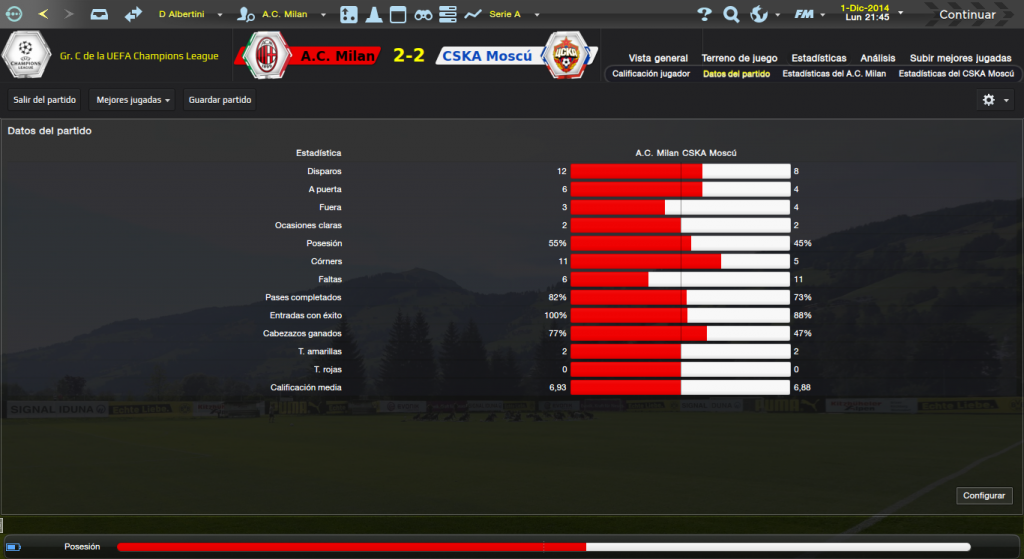Open the FM menu
The width and height of the screenshot is (1024, 559).
coord(808,15)
